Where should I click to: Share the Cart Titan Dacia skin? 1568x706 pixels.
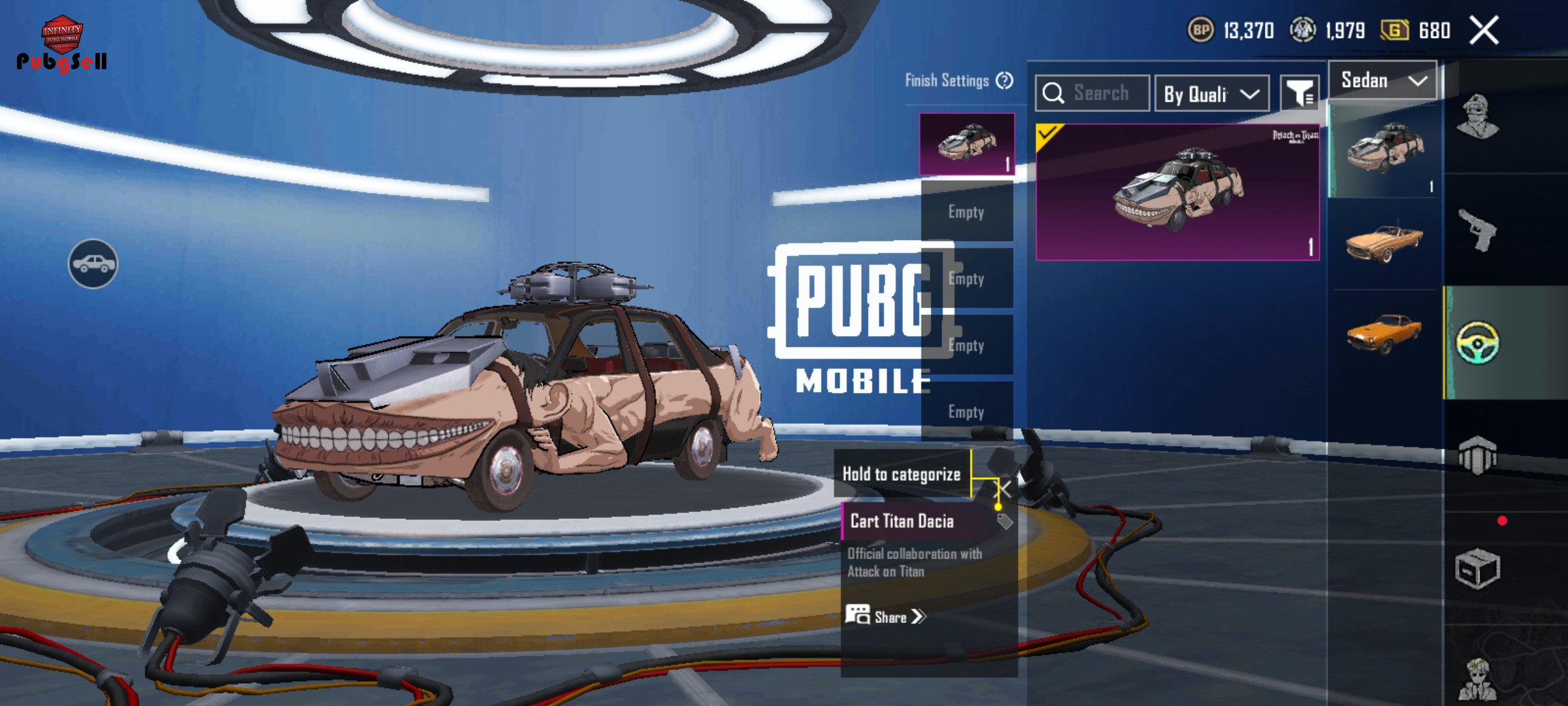(886, 616)
